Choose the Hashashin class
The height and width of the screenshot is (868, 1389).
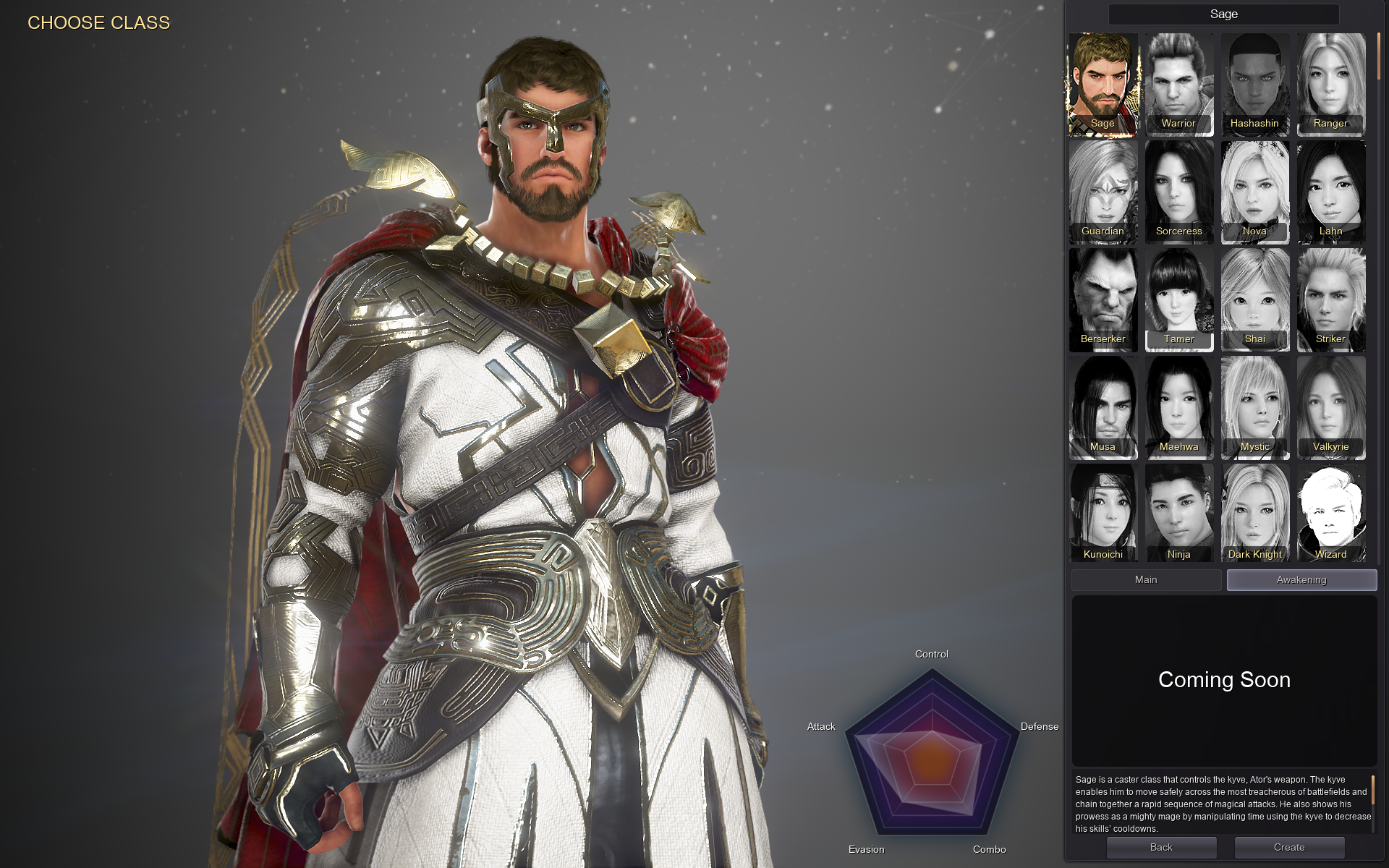1254,84
